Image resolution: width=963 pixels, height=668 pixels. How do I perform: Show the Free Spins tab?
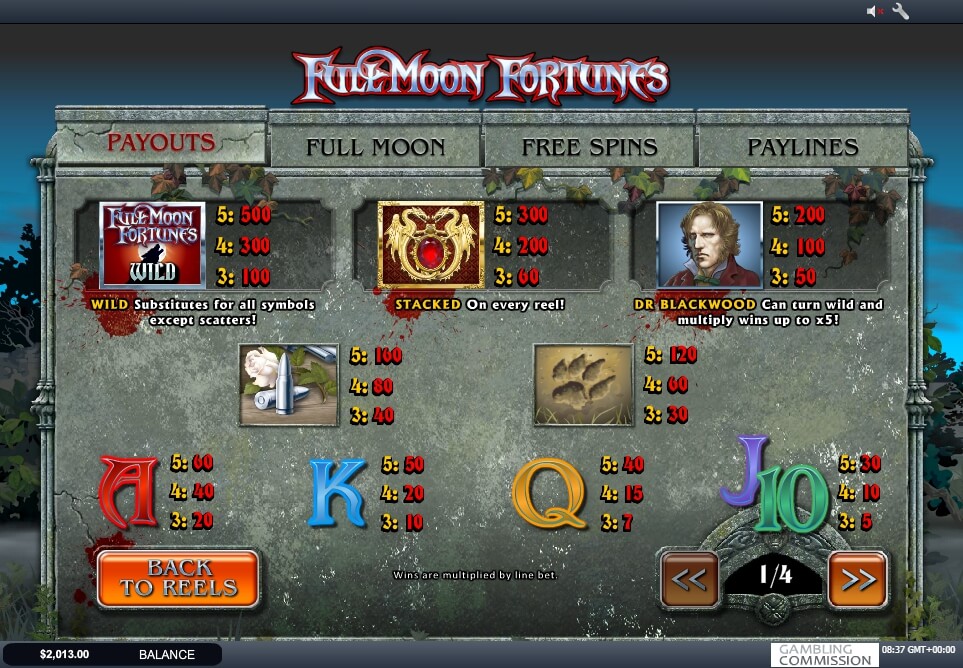(589, 147)
